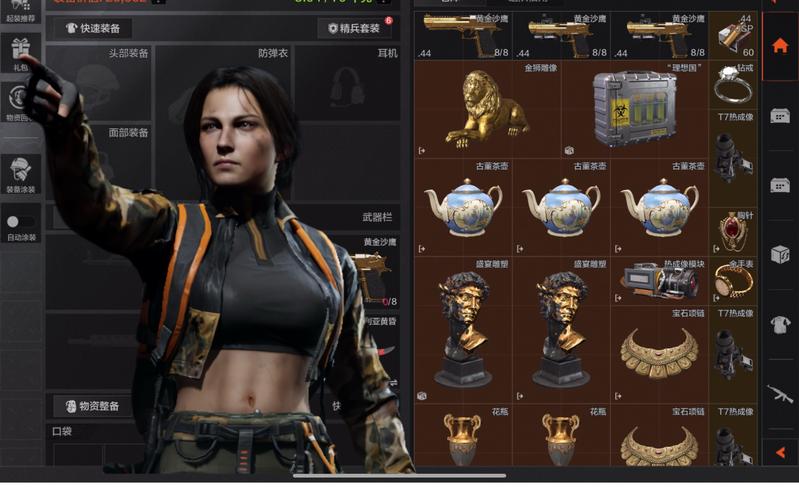This screenshot has width=799, height=500.
Task: Select the .44 ammo stack of 60
Action: pos(733,35)
